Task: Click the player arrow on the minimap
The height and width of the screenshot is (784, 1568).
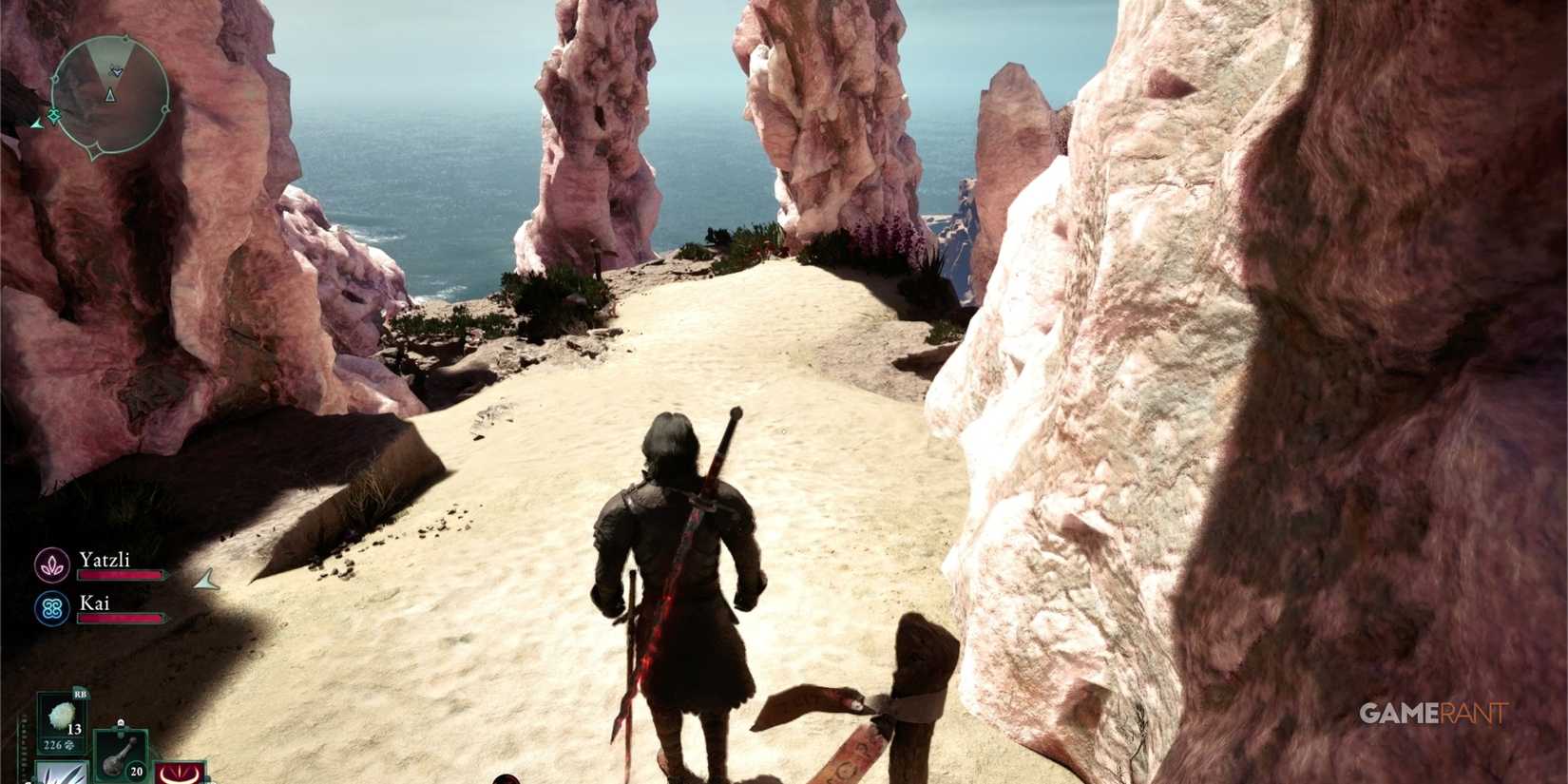Action: pyautogui.click(x=110, y=96)
